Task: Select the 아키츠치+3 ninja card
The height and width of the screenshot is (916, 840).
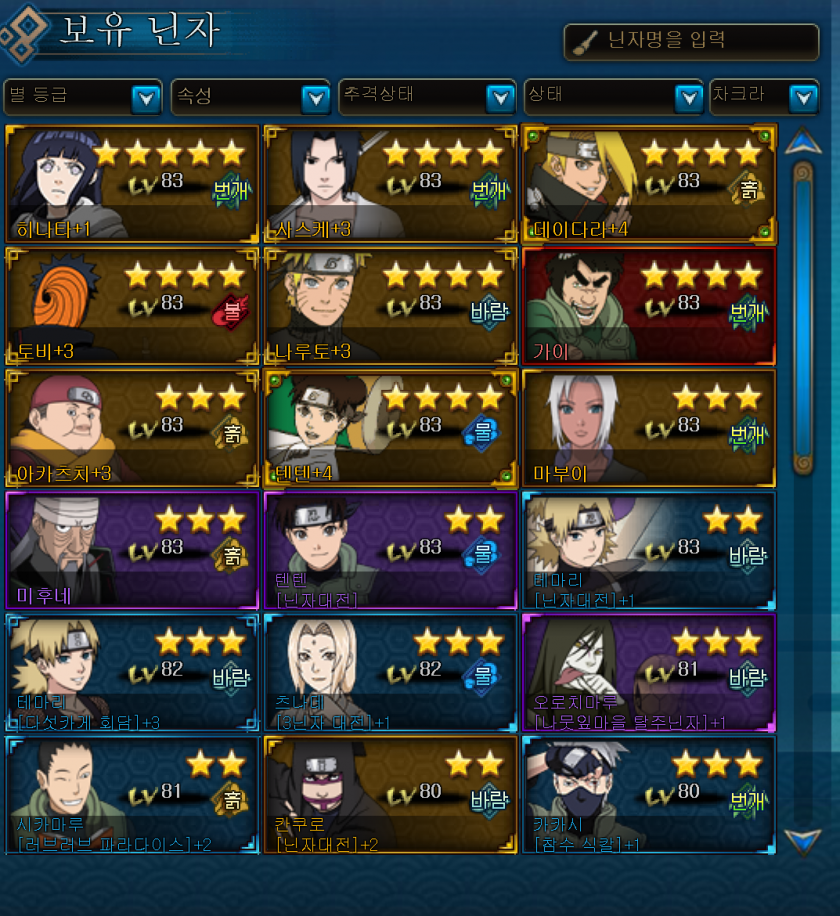Action: (131, 429)
